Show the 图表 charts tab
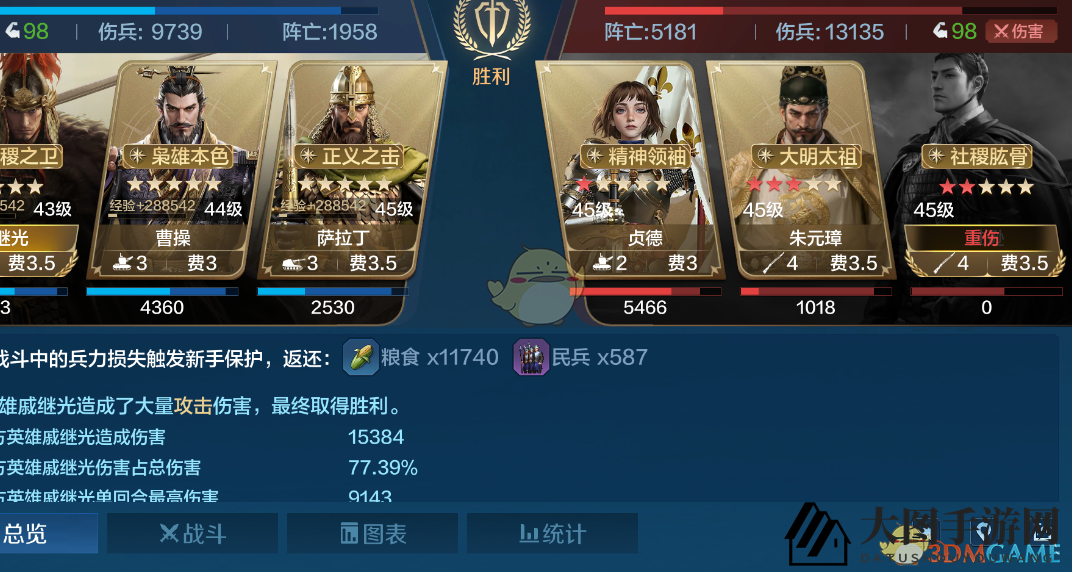Viewport: 1072px width, 572px height. pos(372,534)
